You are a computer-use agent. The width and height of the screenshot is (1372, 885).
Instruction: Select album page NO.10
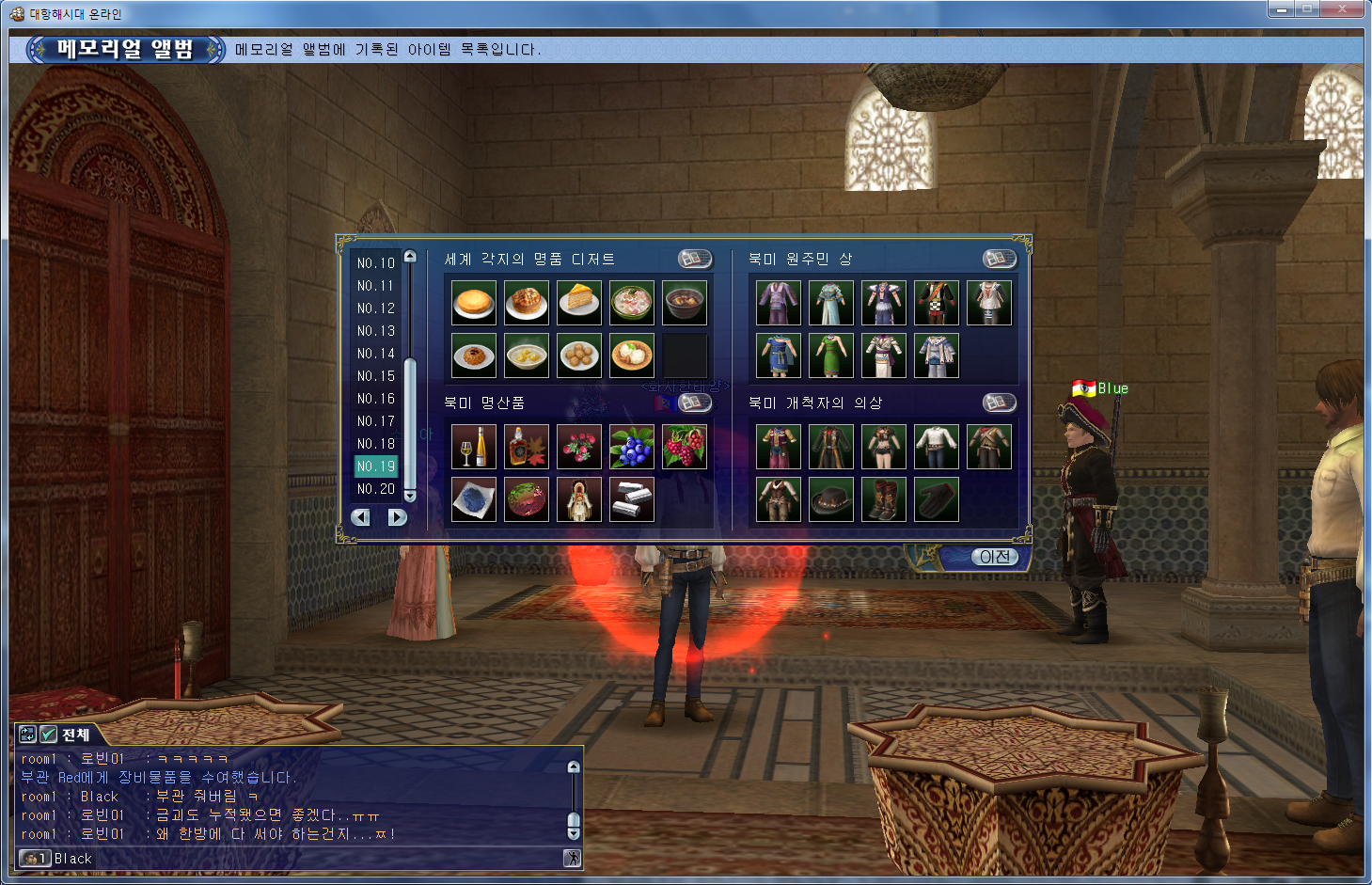click(375, 263)
